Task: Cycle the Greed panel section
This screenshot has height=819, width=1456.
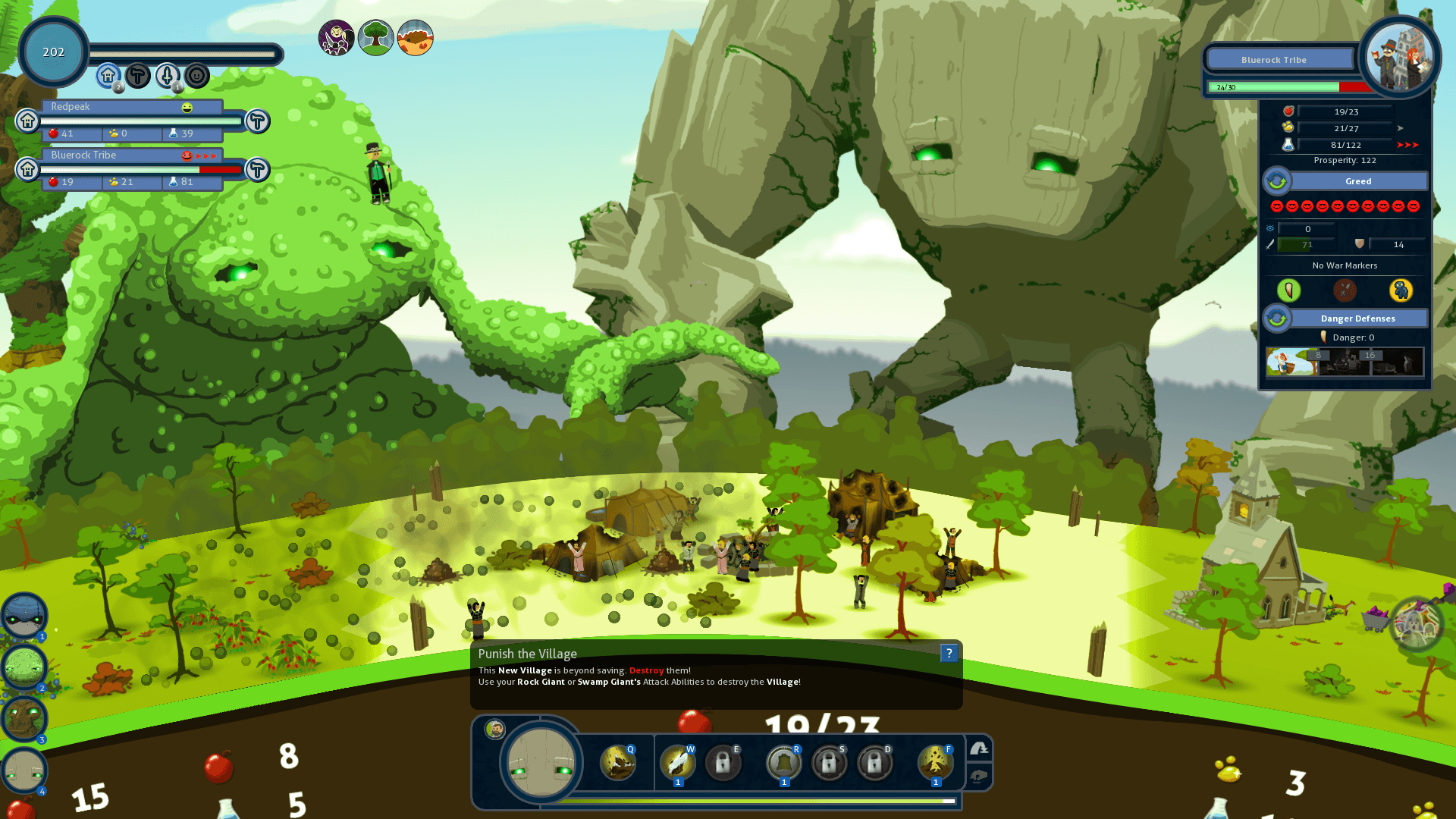Action: click(x=1277, y=181)
